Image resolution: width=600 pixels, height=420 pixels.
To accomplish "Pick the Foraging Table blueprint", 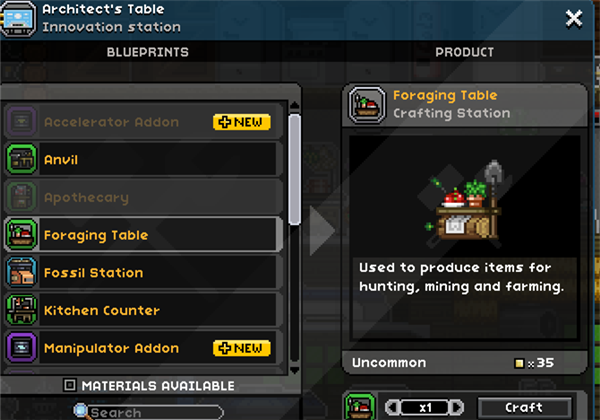I will pyautogui.click(x=140, y=236).
